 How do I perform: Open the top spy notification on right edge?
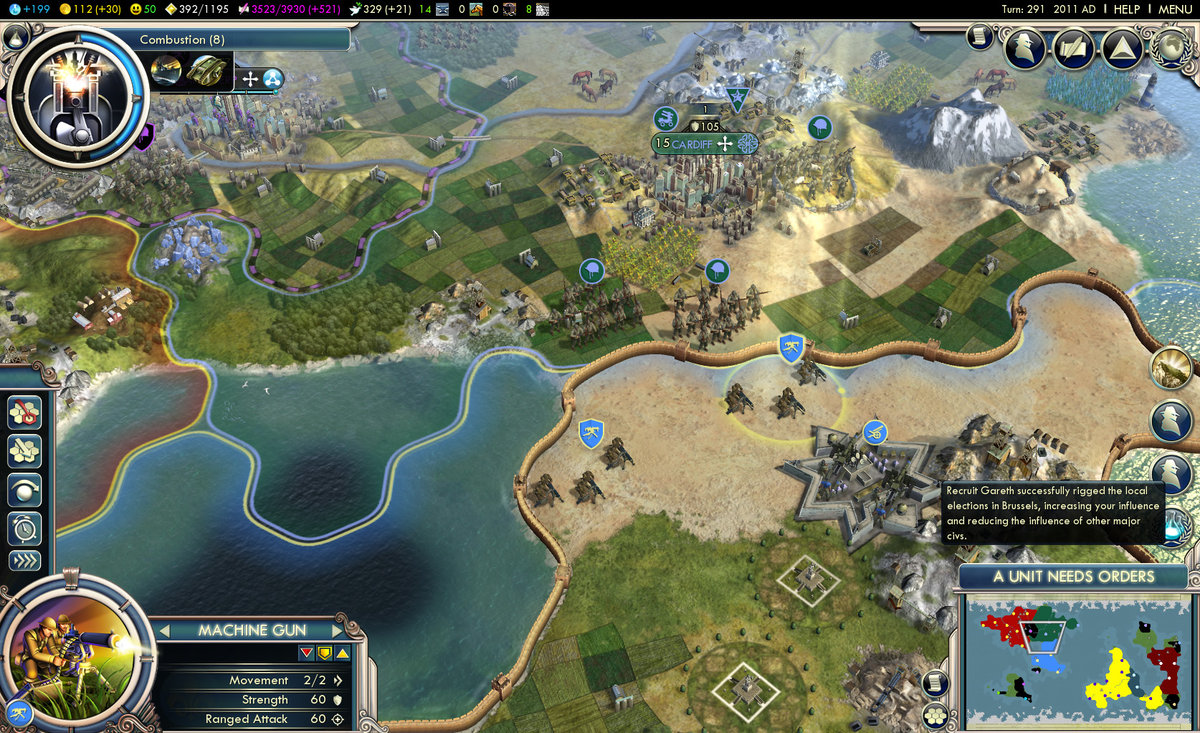(x=1171, y=420)
